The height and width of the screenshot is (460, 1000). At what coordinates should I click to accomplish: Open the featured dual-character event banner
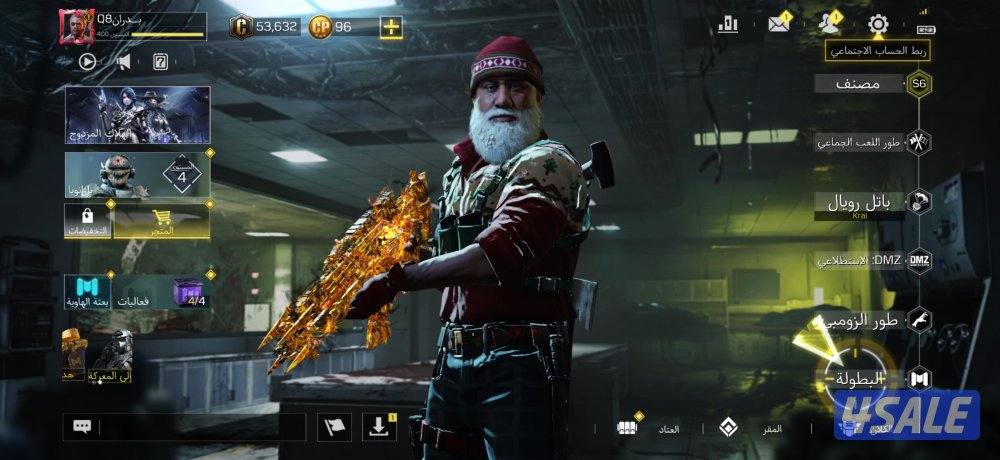coord(137,114)
